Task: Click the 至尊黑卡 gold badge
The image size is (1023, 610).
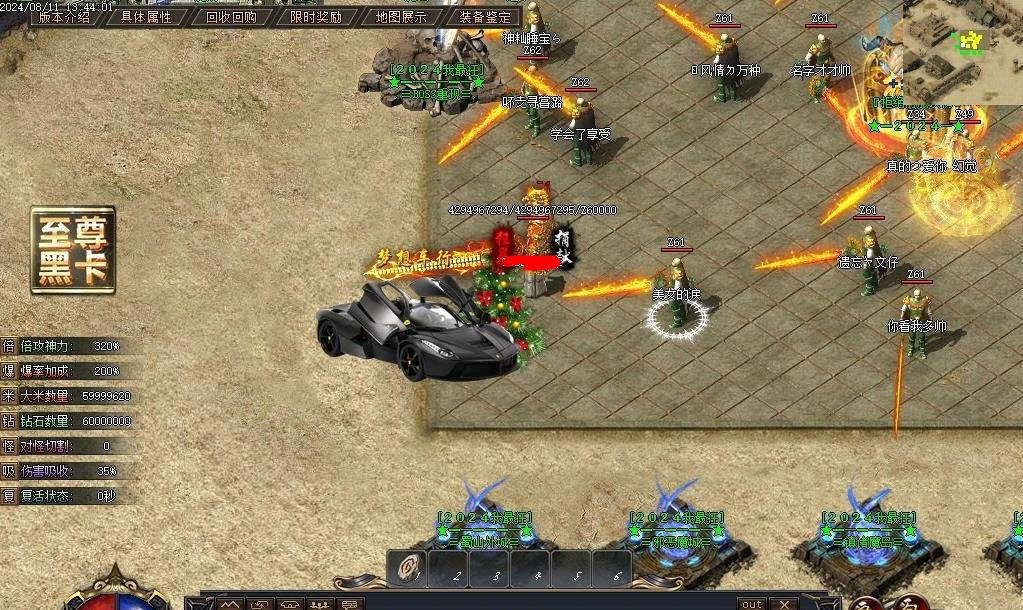Action: [73, 250]
